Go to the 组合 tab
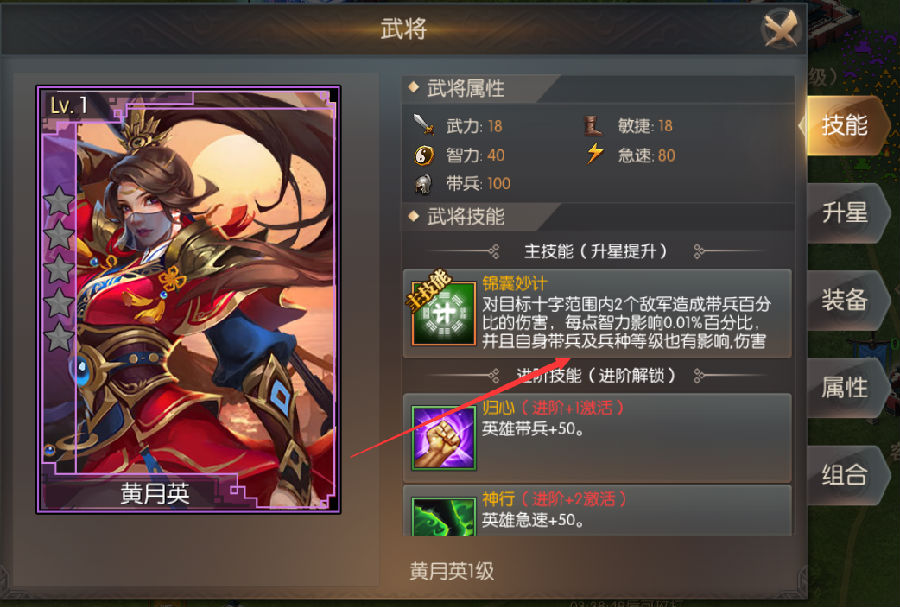The width and height of the screenshot is (900, 607). click(x=843, y=474)
